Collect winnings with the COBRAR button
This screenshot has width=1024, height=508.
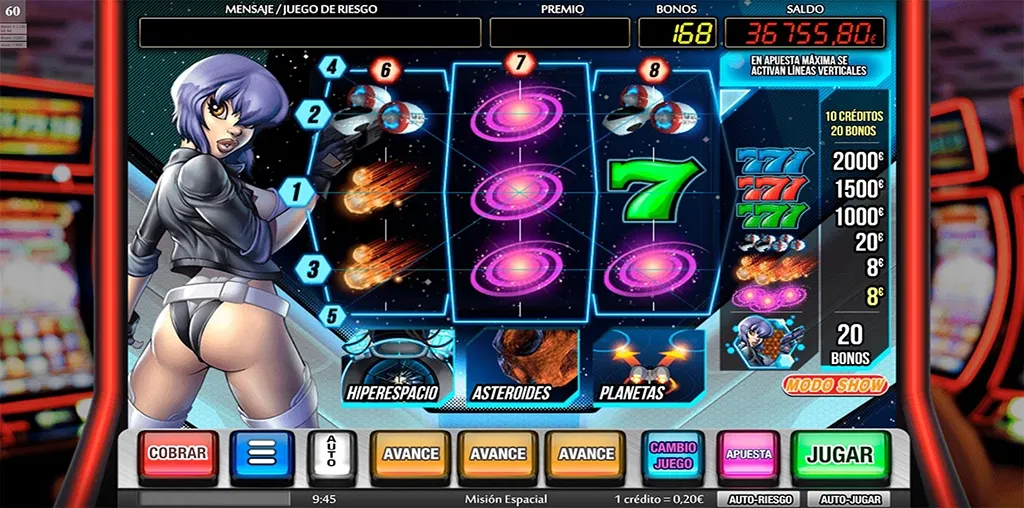click(177, 455)
